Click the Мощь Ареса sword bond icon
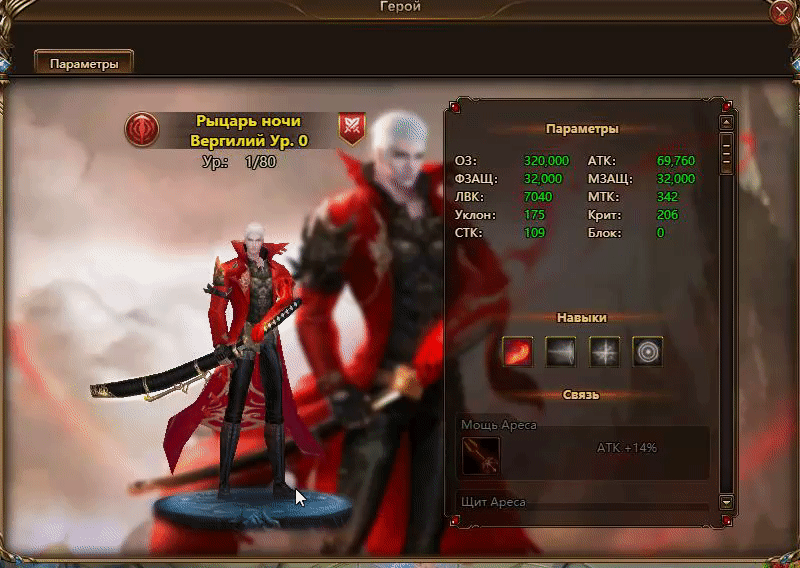Viewport: 800px width, 568px height. pyautogui.click(x=481, y=456)
